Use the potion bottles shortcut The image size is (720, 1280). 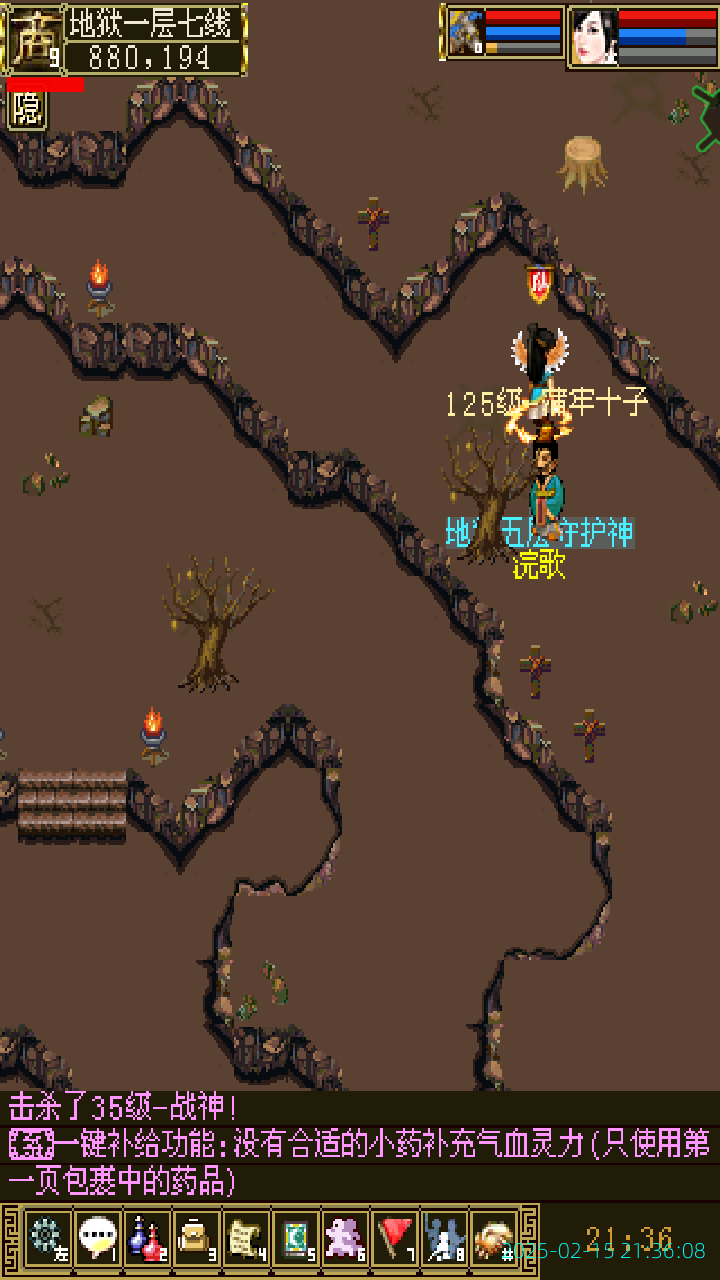(x=147, y=1237)
